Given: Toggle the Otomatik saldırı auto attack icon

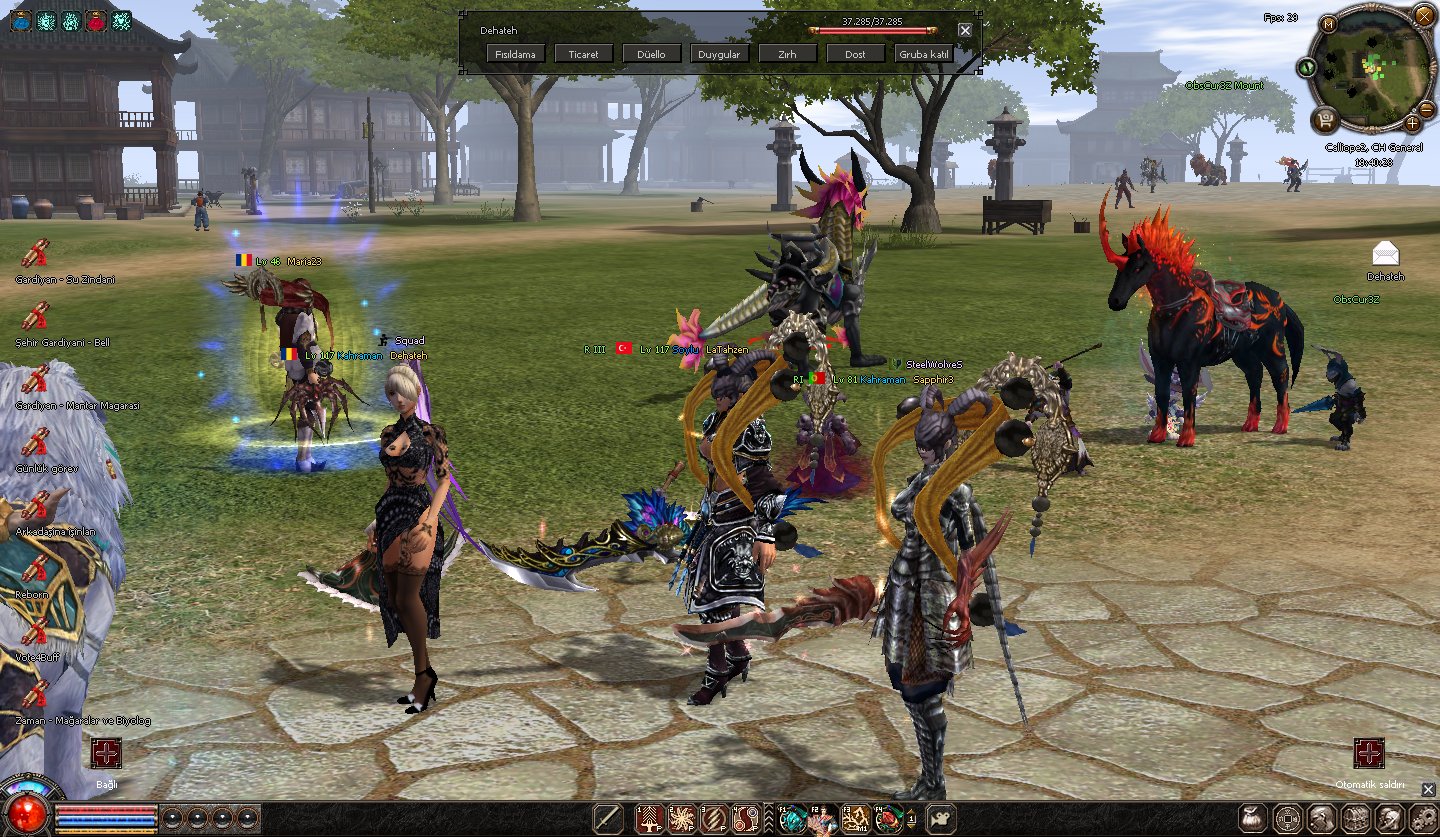Looking at the screenshot, I should [1369, 753].
